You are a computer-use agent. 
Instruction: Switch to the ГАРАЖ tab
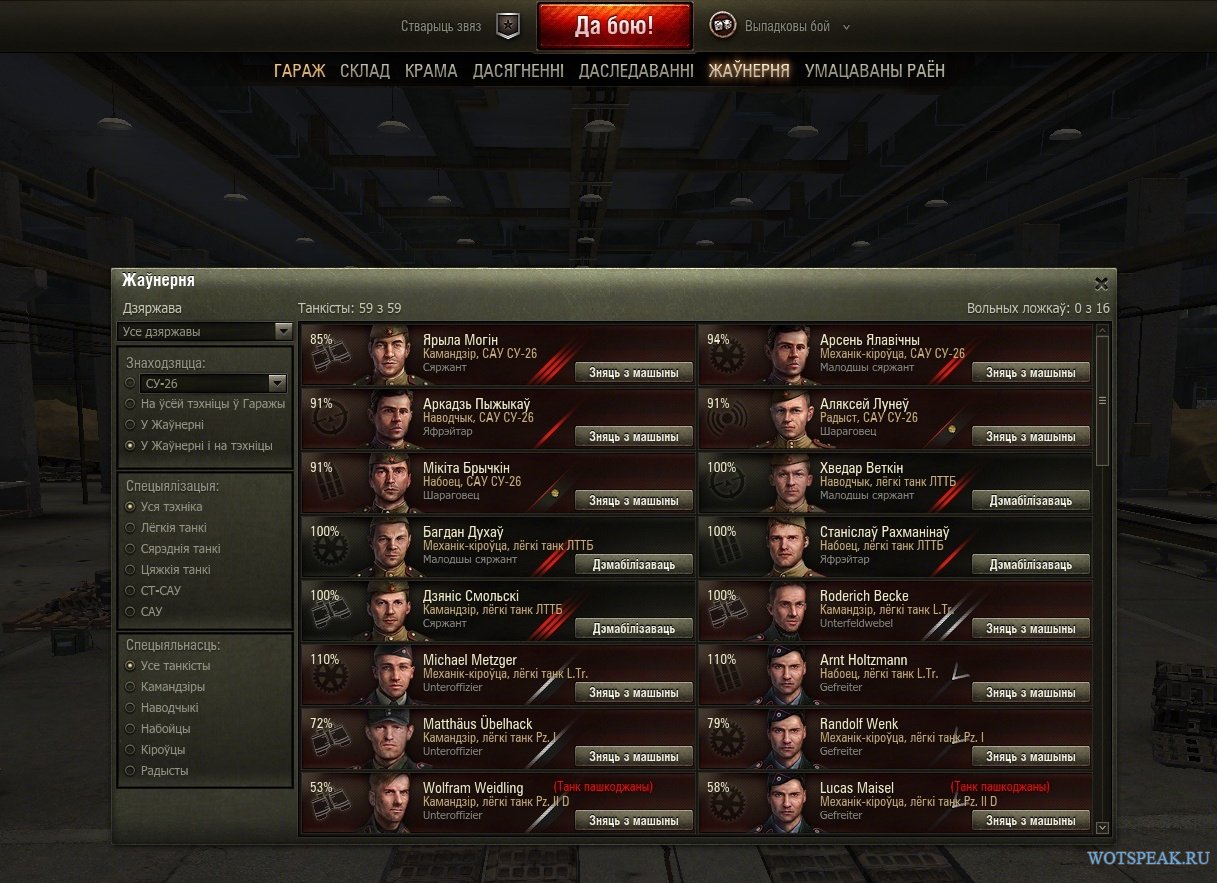[299, 70]
